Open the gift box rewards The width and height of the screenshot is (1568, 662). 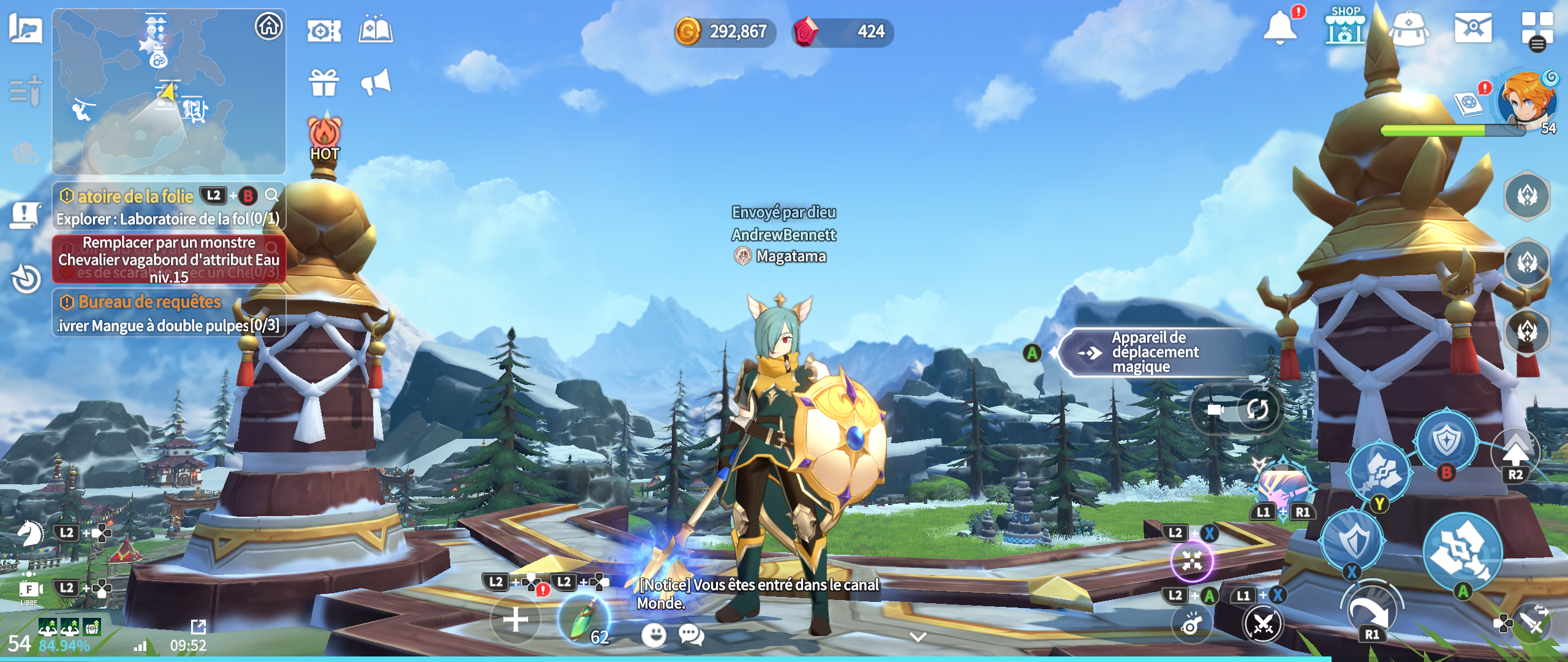pyautogui.click(x=323, y=83)
